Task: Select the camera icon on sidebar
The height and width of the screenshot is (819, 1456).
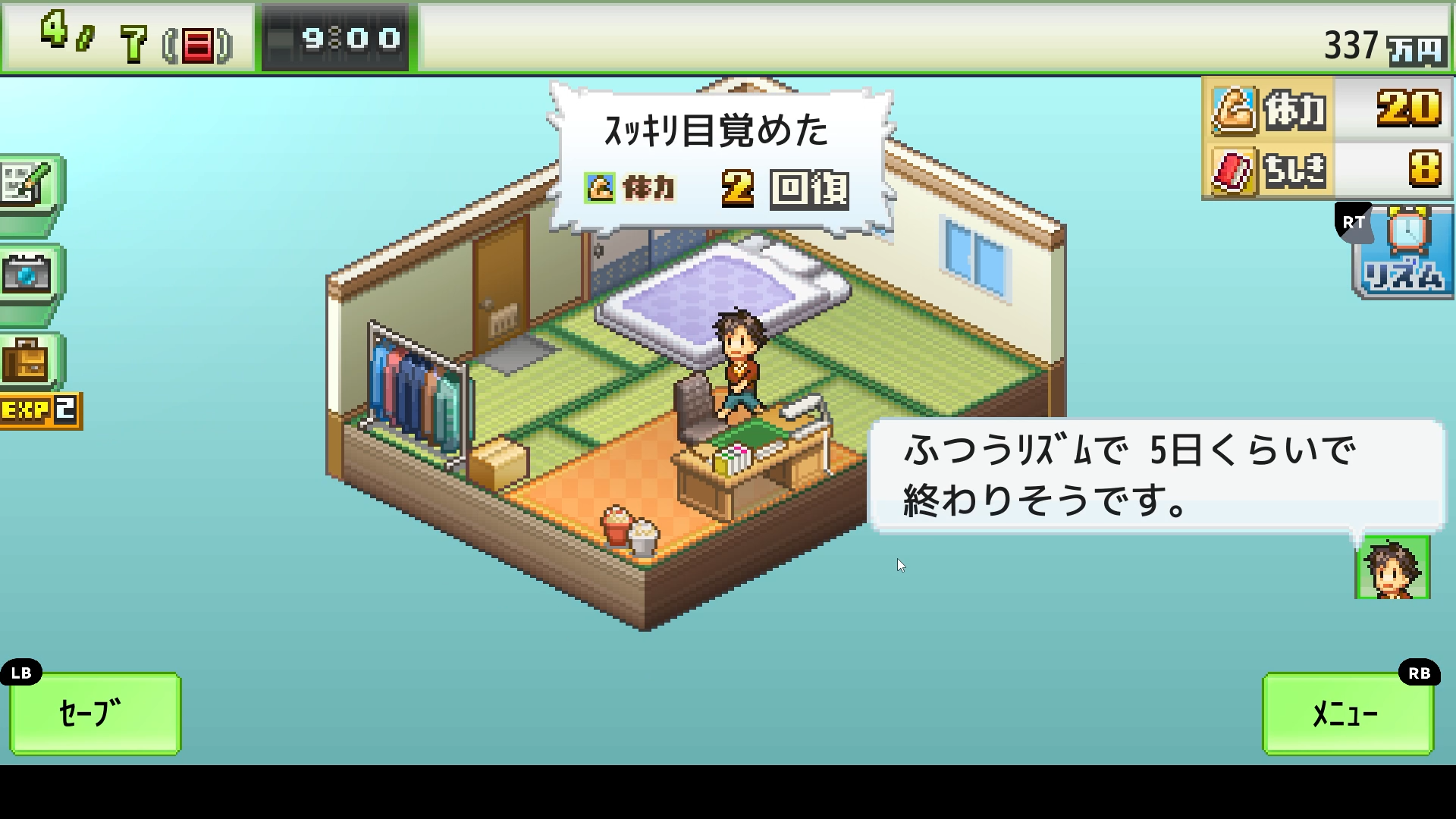Action: pyautogui.click(x=29, y=275)
